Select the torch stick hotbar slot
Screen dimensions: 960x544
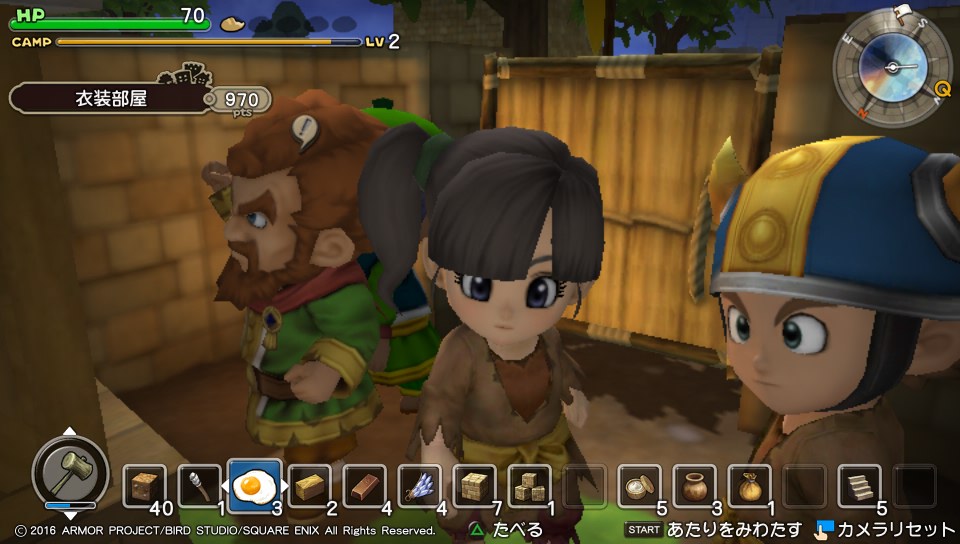point(199,487)
